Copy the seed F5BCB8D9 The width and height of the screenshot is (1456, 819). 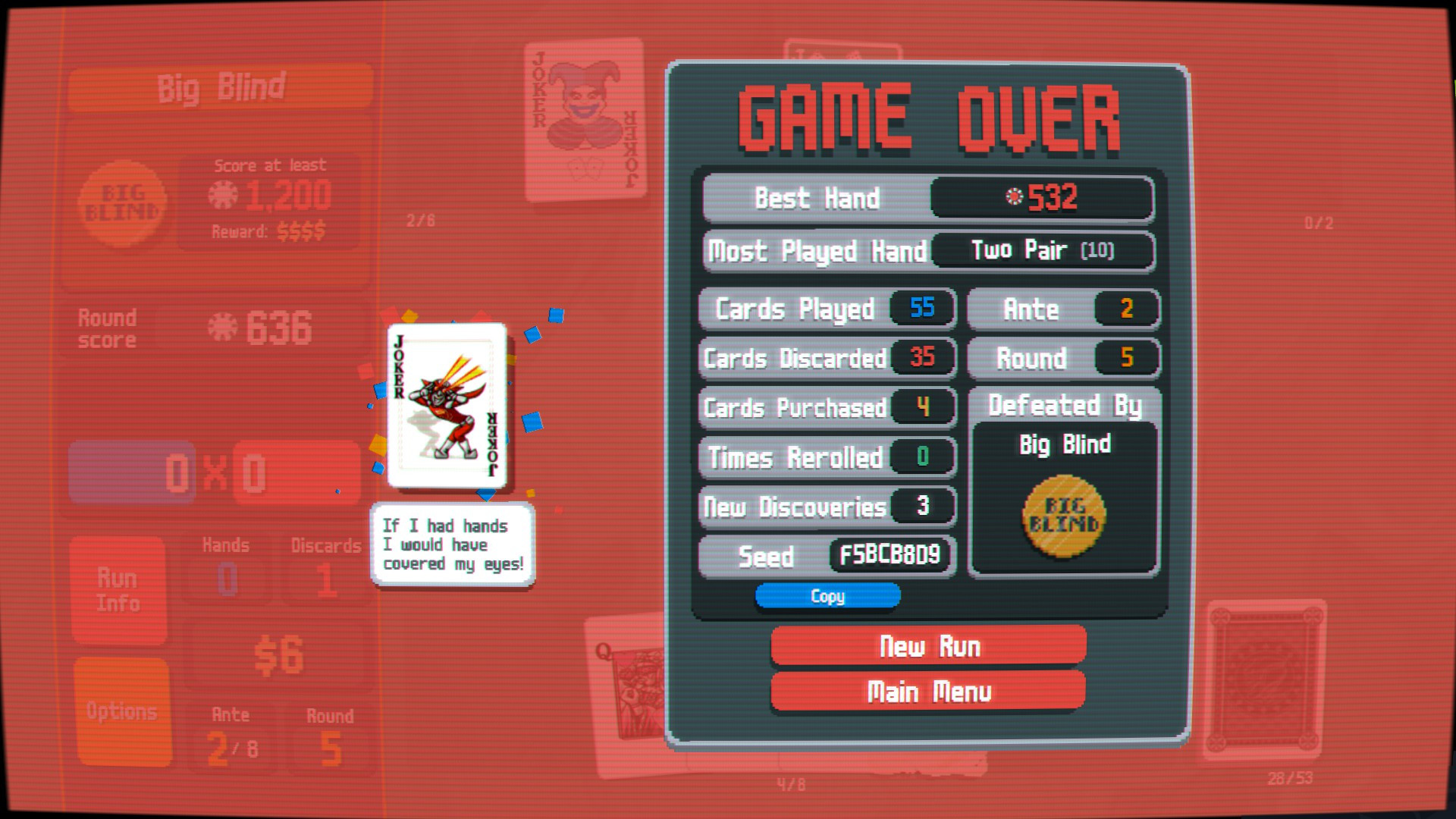[827, 596]
